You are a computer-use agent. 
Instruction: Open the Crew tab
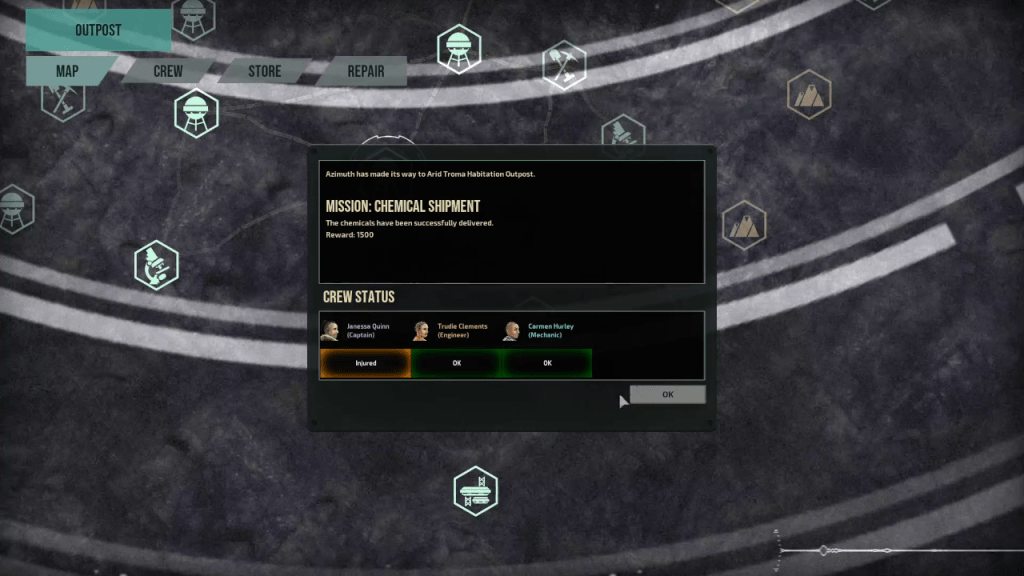pyautogui.click(x=167, y=71)
